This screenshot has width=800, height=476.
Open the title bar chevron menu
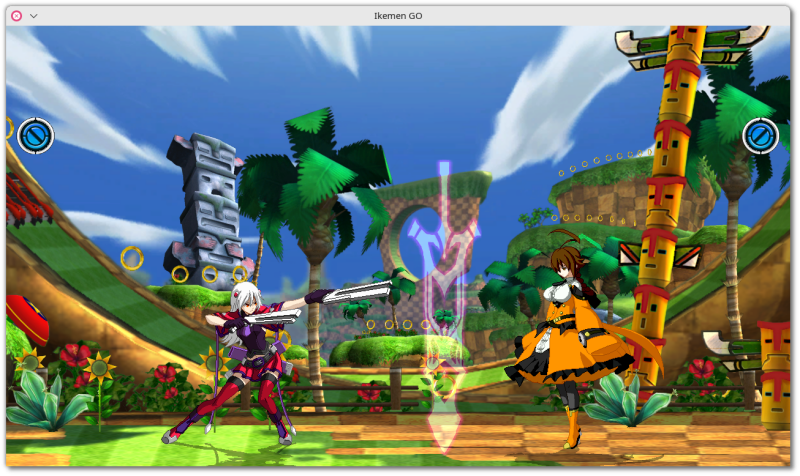click(34, 15)
